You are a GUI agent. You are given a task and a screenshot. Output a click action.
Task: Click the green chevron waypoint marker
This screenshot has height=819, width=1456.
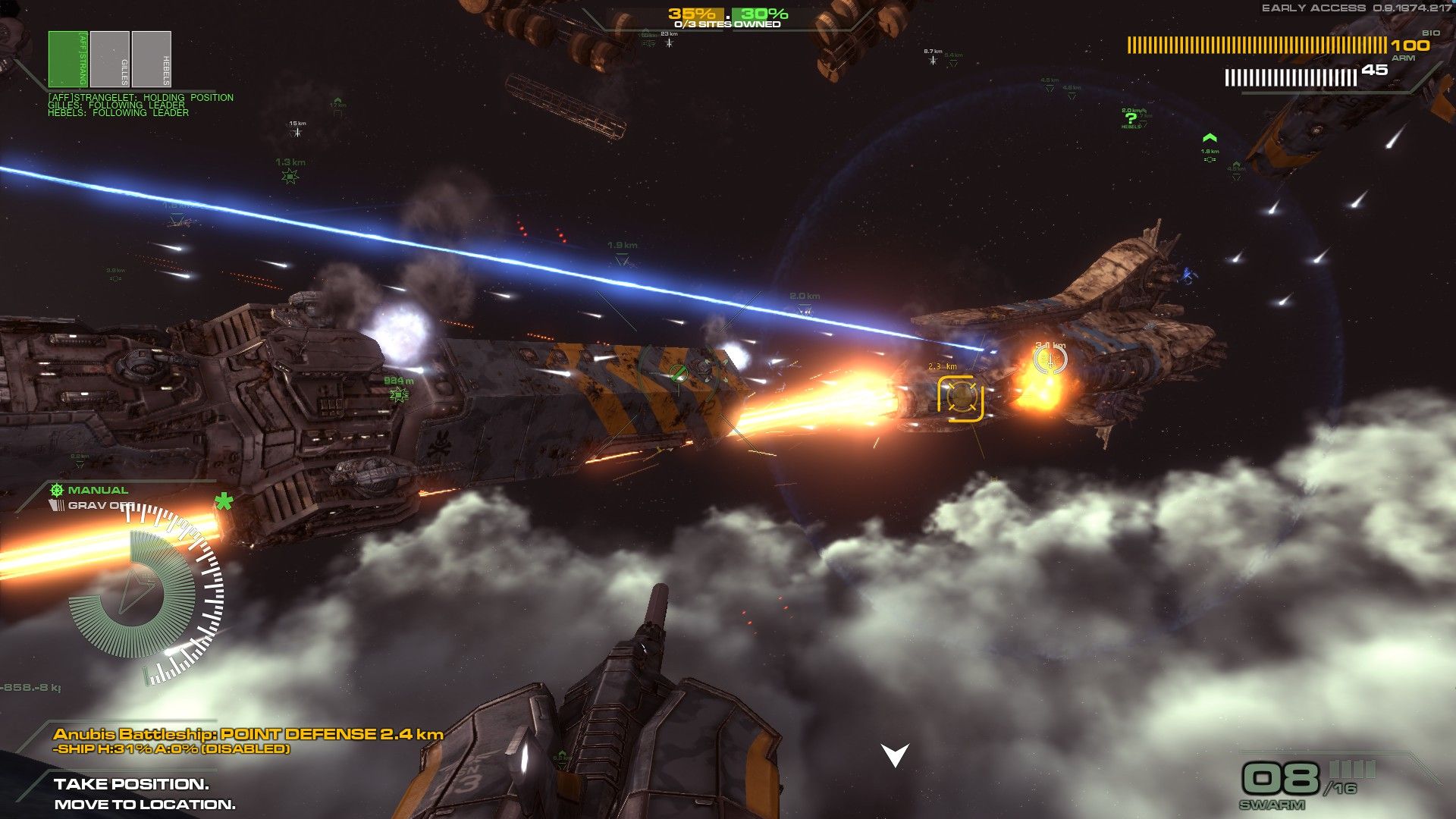1210,138
